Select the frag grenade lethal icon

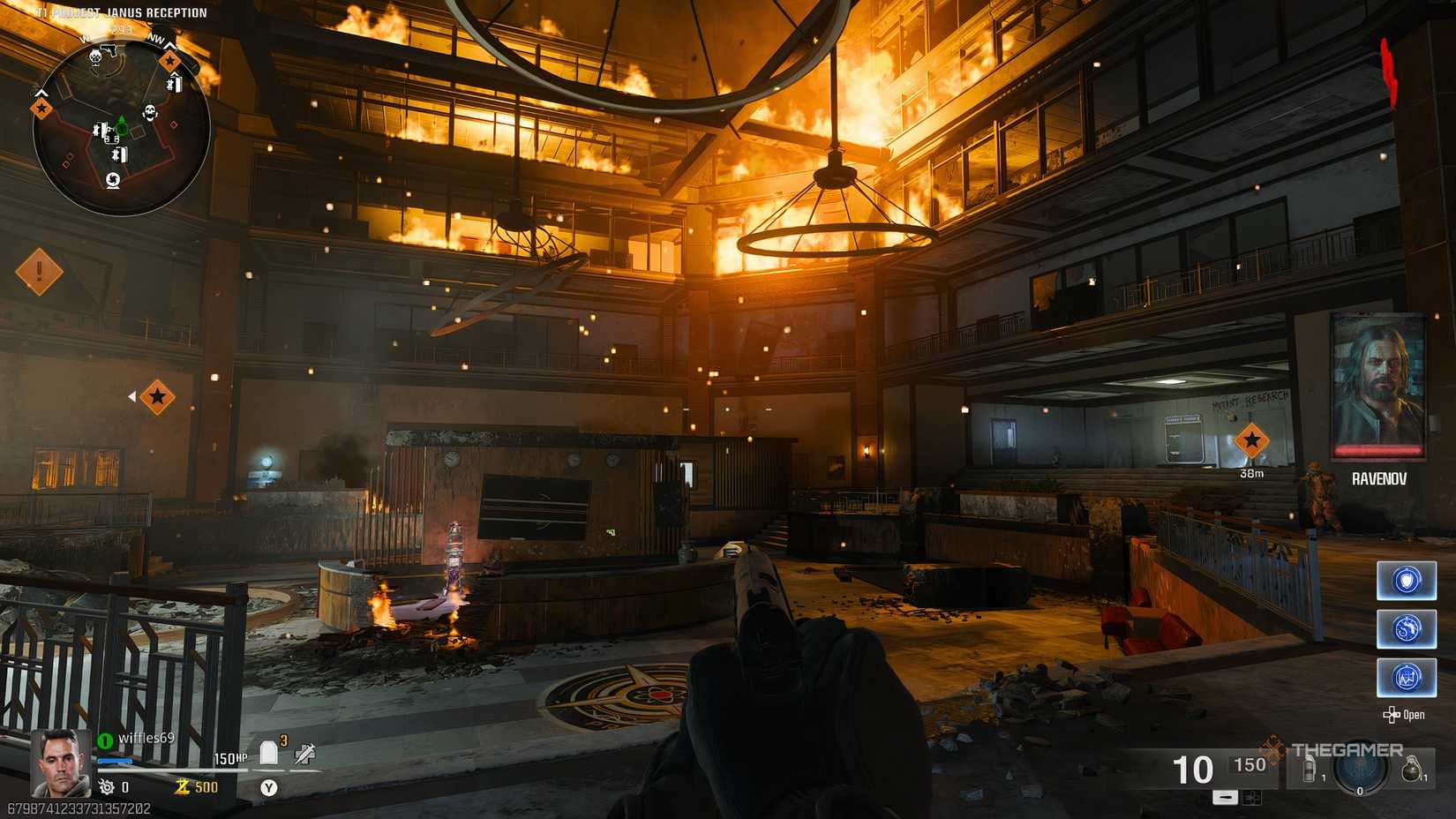[1412, 768]
